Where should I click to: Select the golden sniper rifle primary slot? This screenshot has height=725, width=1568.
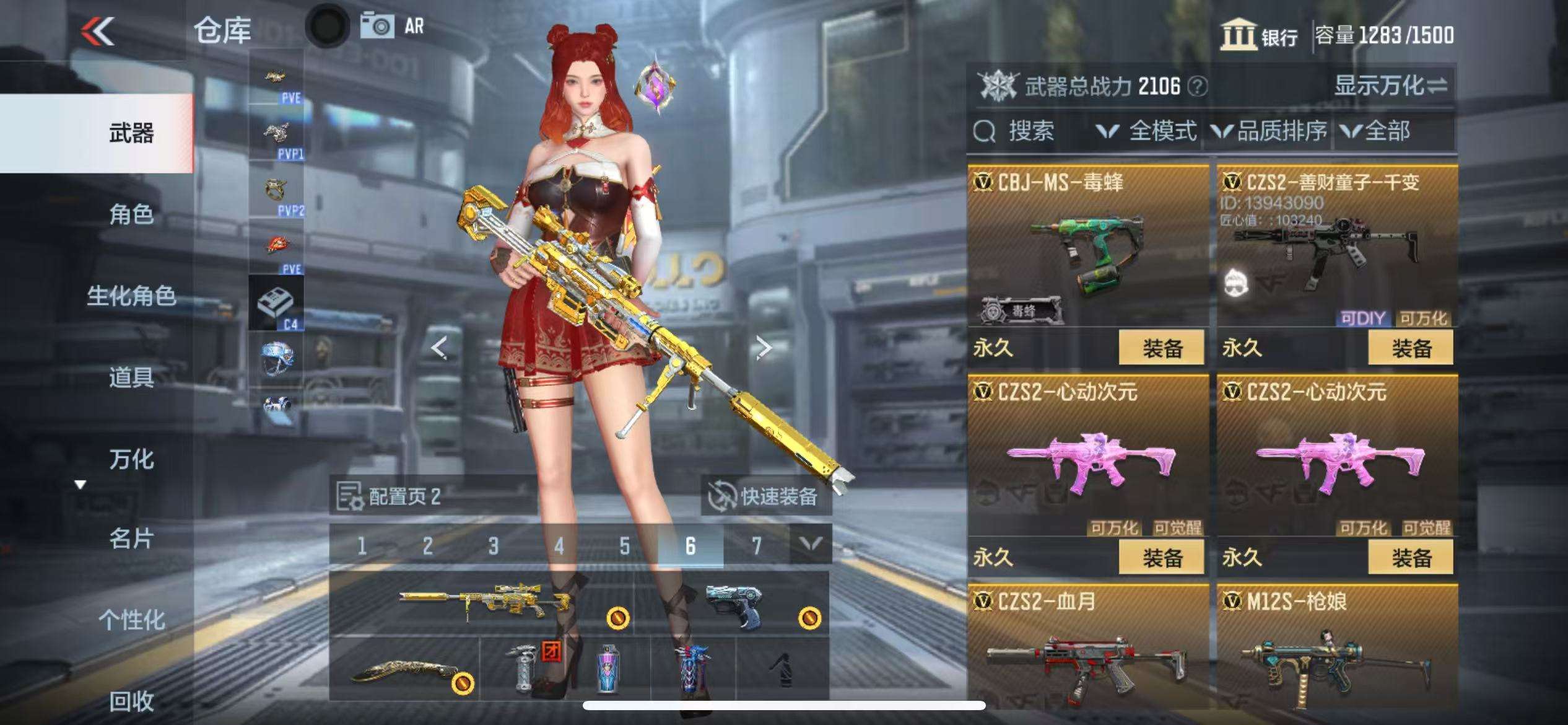point(483,602)
